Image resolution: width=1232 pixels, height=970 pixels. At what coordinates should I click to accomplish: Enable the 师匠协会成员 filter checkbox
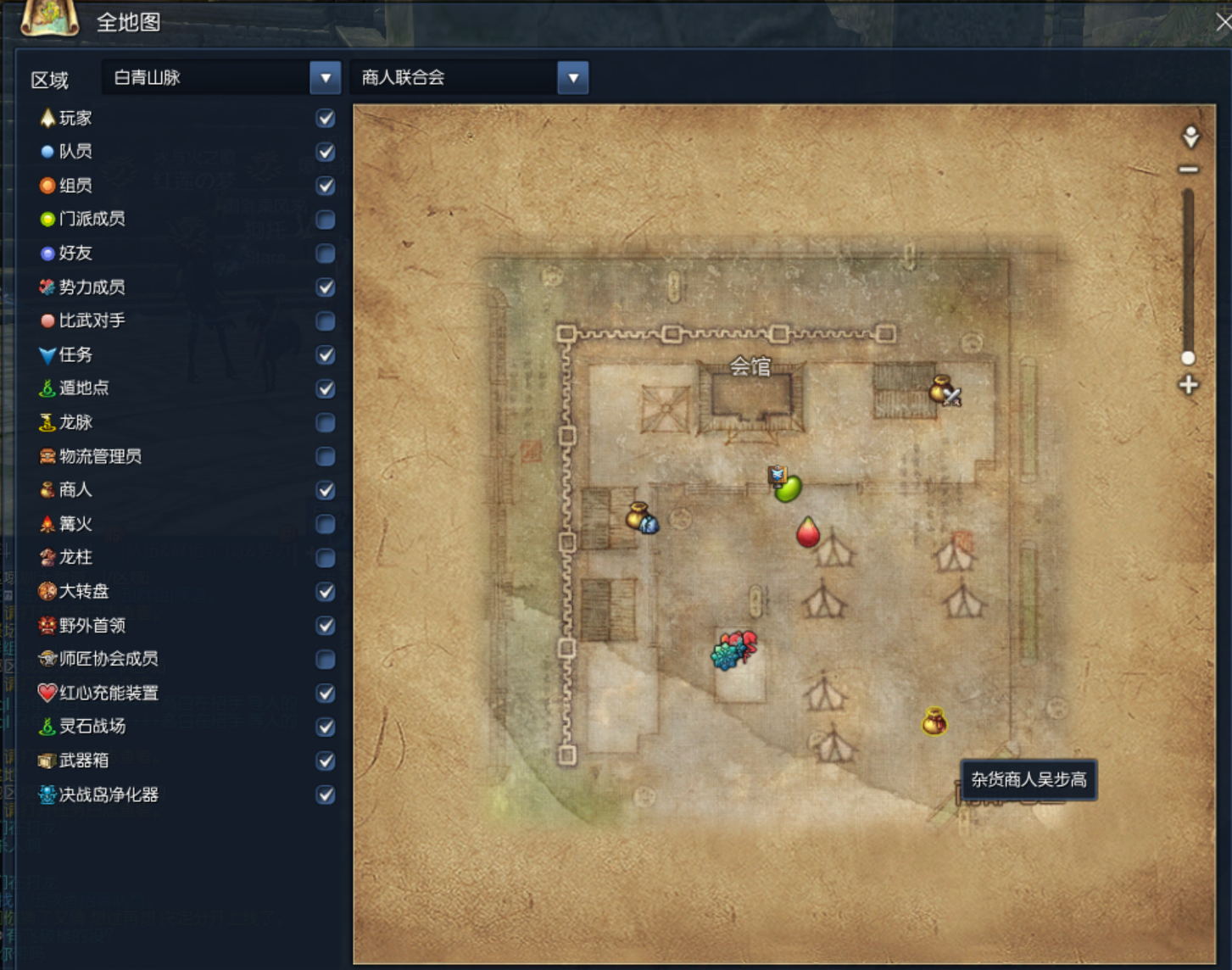point(325,659)
